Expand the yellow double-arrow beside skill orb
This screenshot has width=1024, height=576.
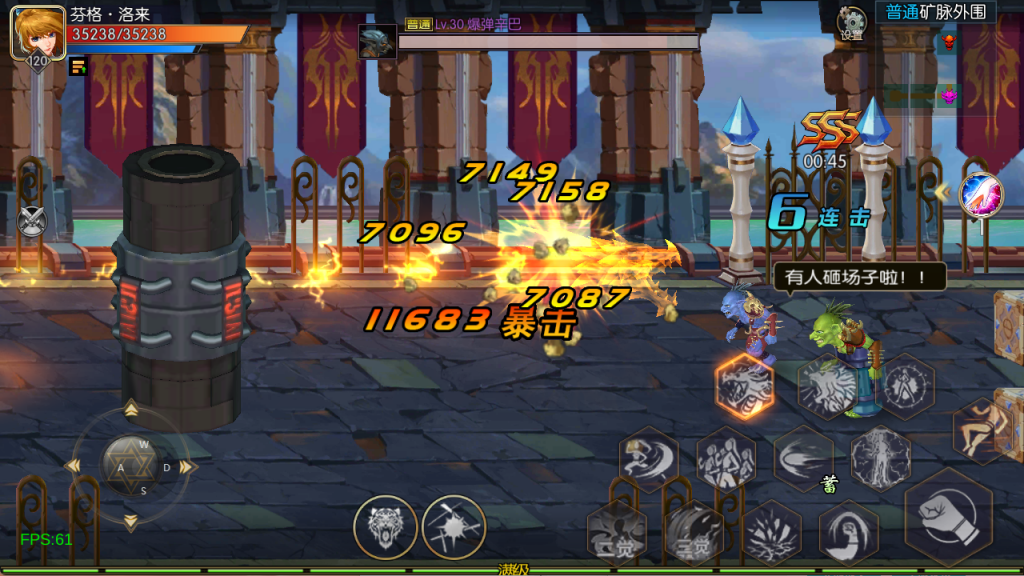(941, 190)
